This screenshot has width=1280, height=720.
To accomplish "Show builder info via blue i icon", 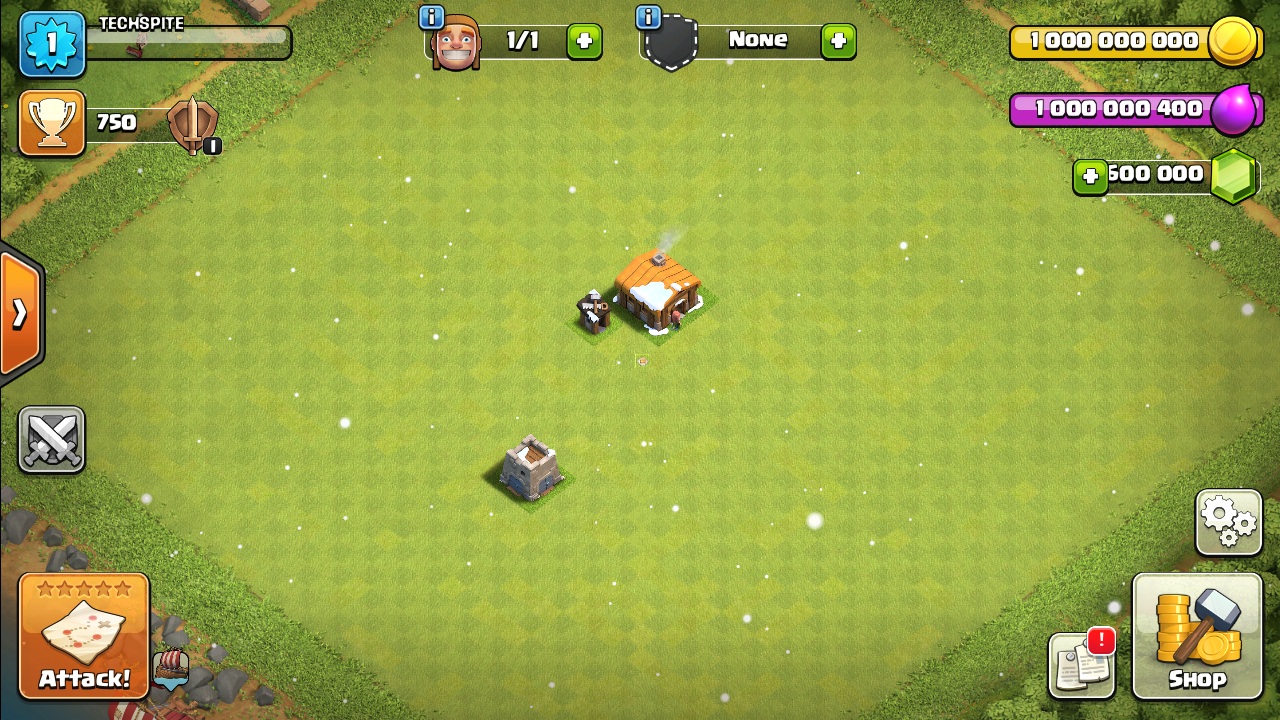I will pyautogui.click(x=431, y=17).
